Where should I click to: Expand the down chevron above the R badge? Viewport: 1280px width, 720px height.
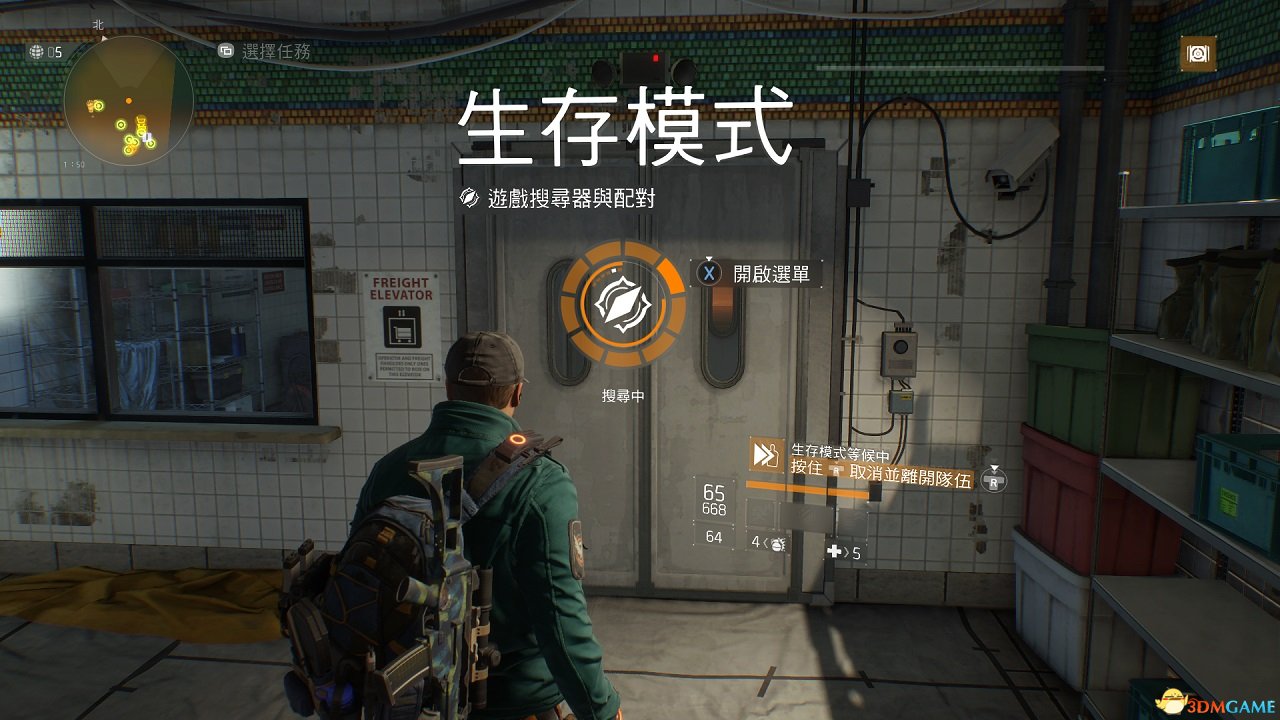coord(994,467)
